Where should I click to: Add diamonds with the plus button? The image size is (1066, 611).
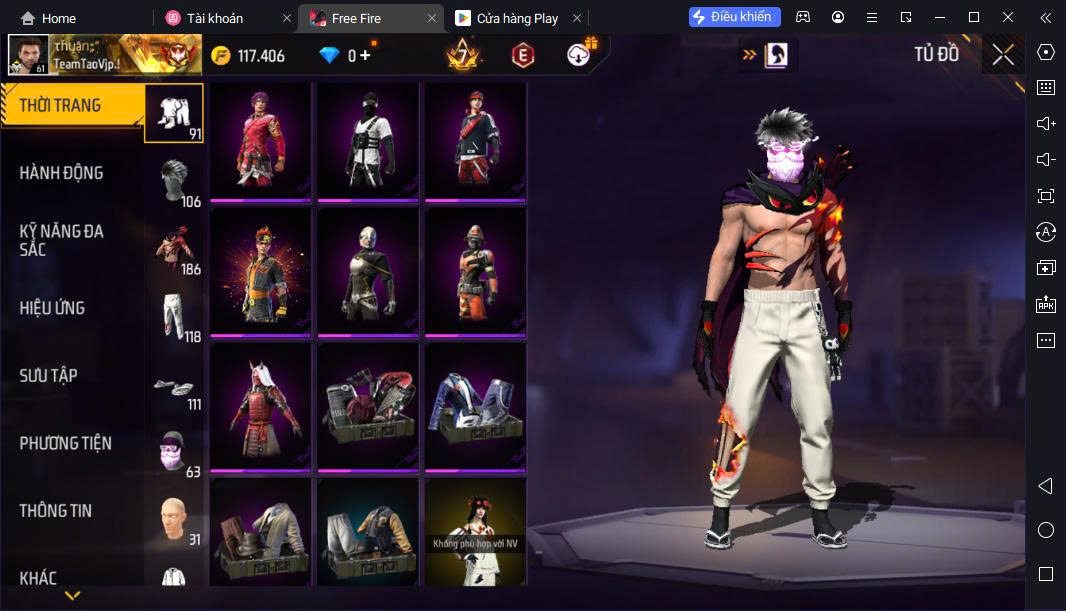(365, 56)
